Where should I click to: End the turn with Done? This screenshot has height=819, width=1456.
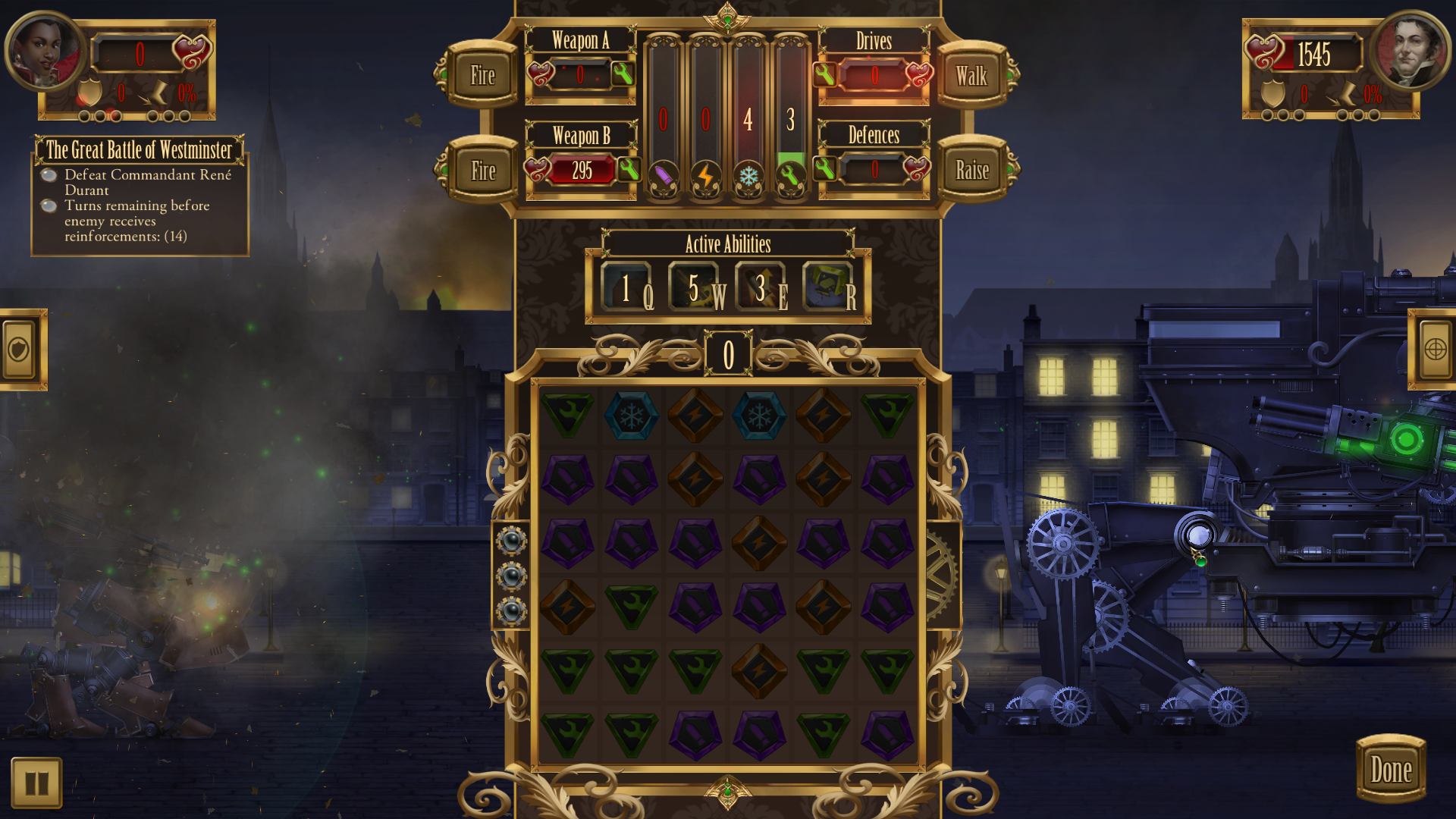click(x=1391, y=770)
